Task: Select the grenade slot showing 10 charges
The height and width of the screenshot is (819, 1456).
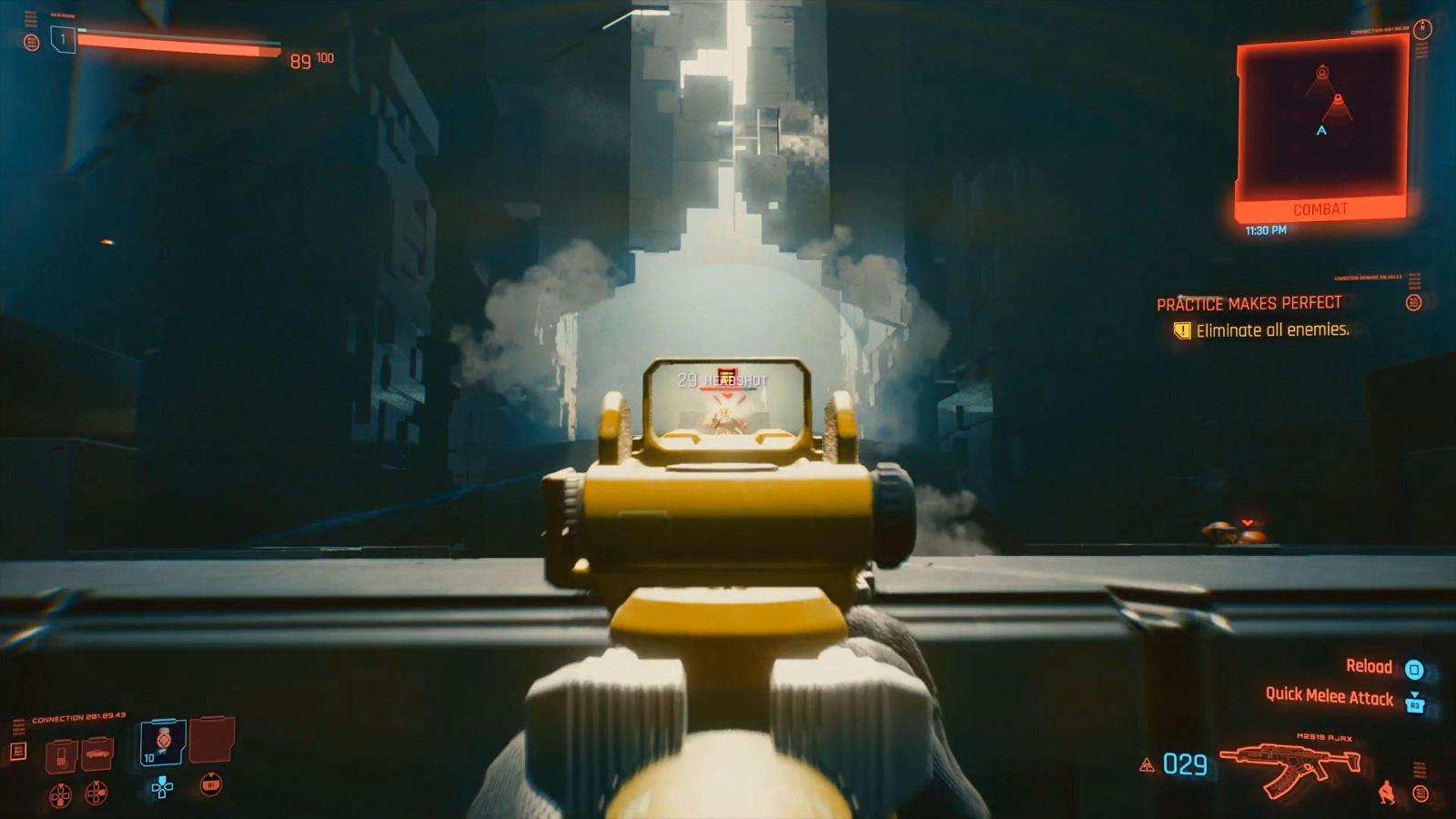Action: 162,741
